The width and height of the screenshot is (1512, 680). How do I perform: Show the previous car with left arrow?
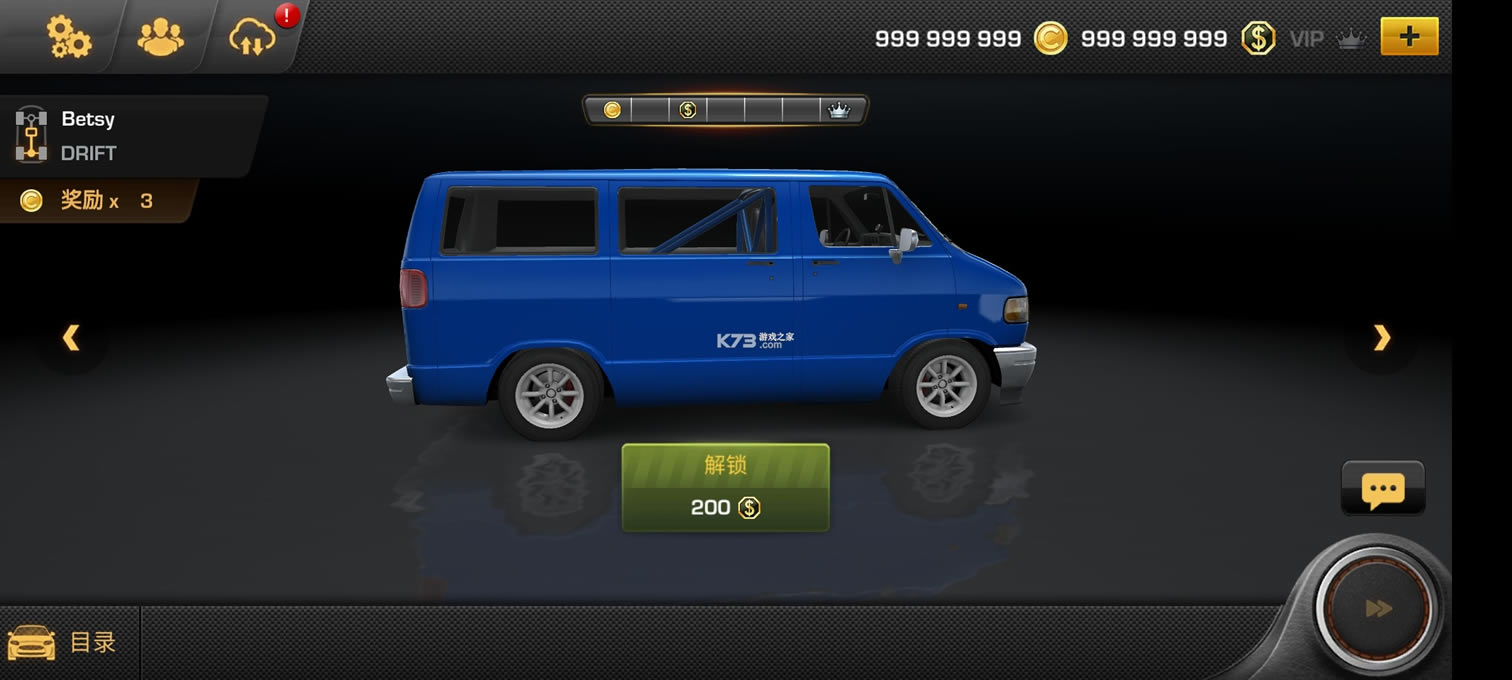tap(71, 338)
